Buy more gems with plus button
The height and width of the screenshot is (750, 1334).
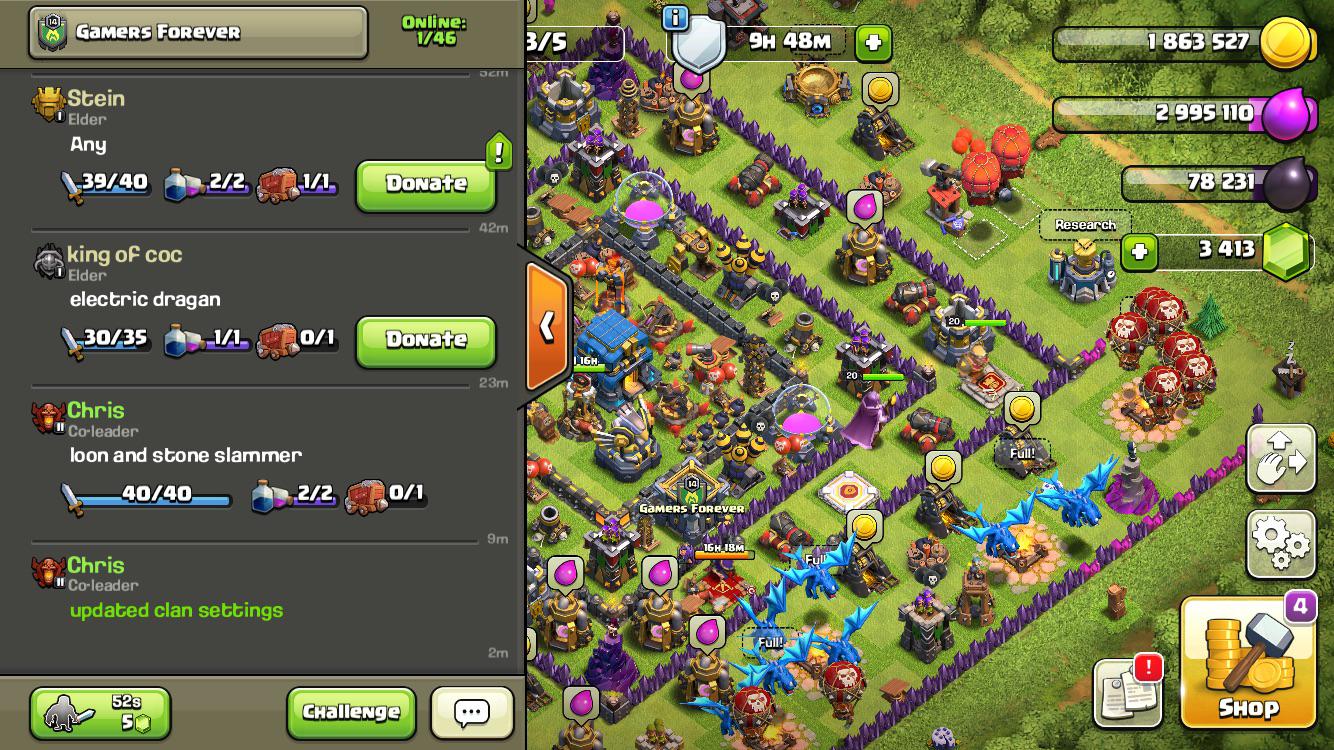[x=1139, y=252]
